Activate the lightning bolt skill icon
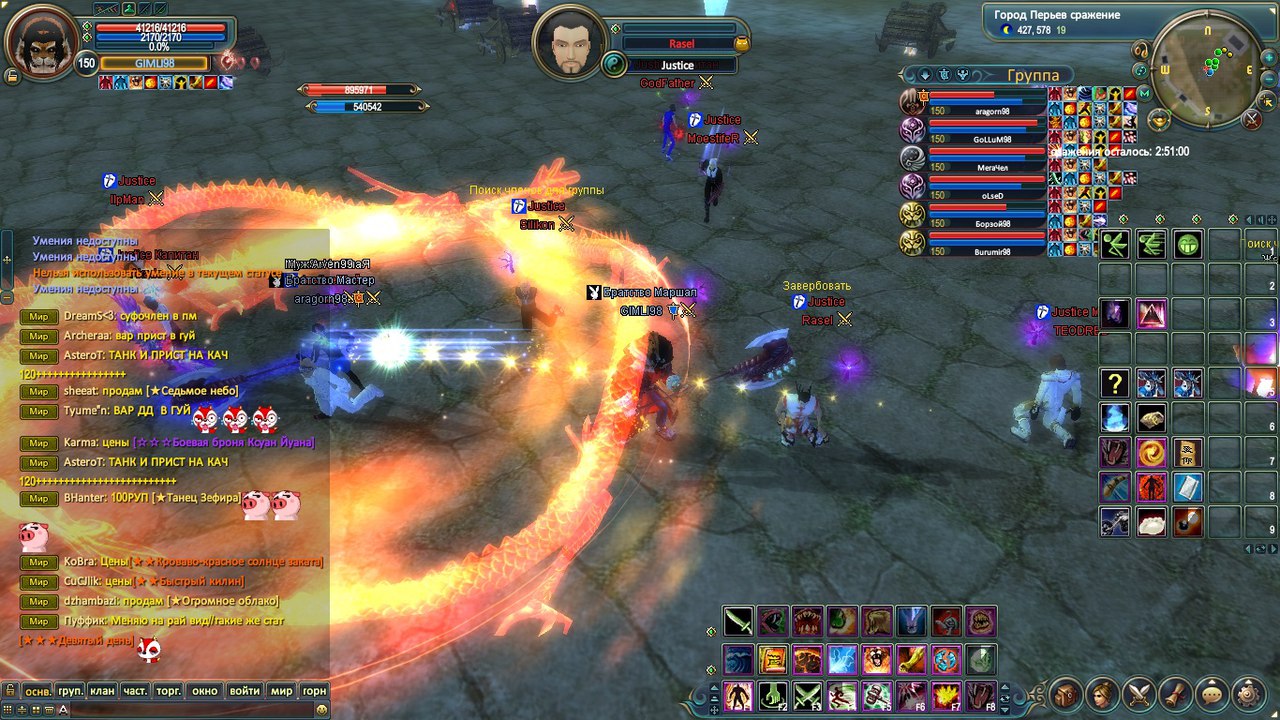1280x720 pixels. [x=841, y=659]
